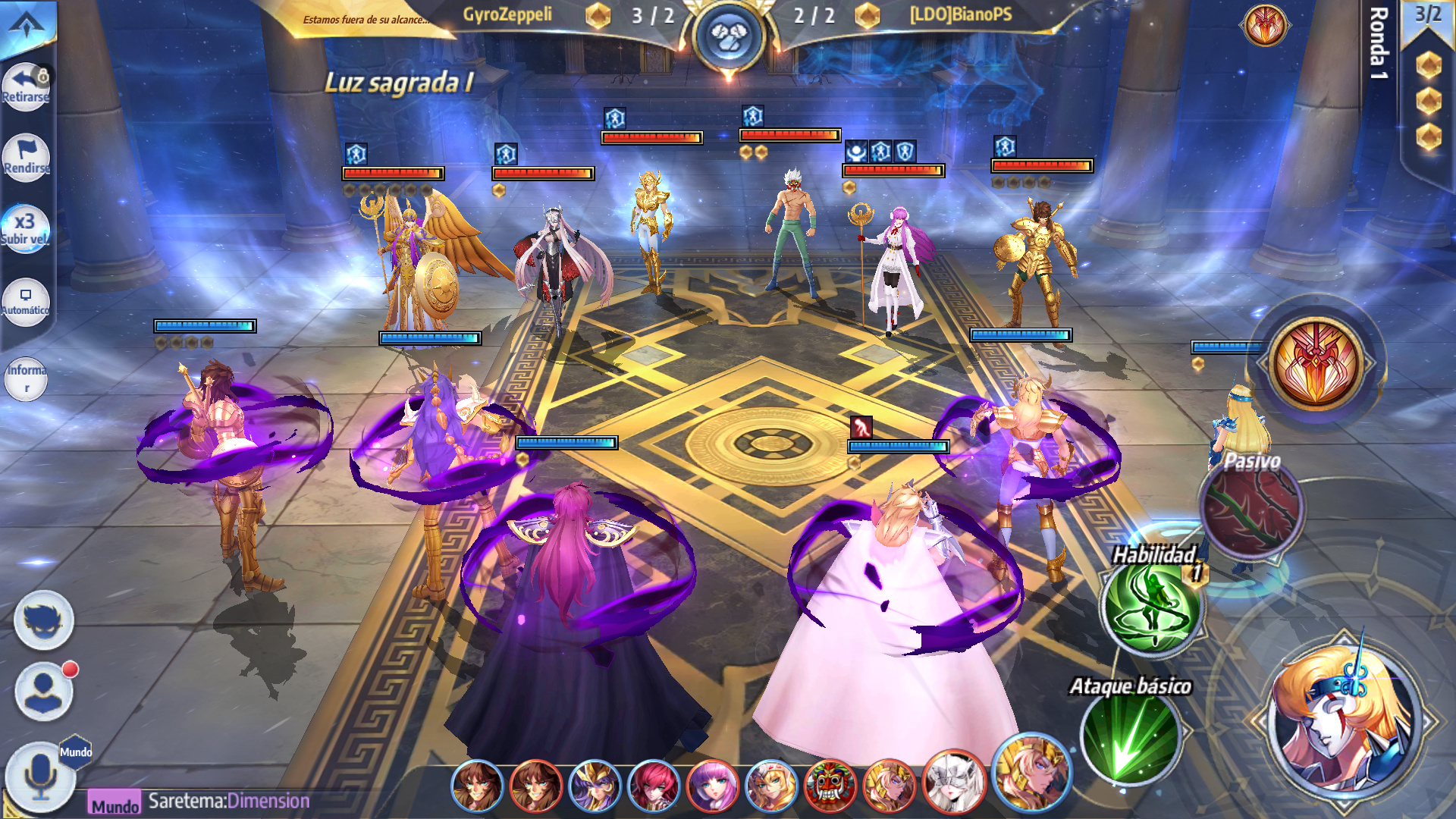The height and width of the screenshot is (819, 1456).
Task: Open the blue-haired avatar emote button
Action: (44, 620)
